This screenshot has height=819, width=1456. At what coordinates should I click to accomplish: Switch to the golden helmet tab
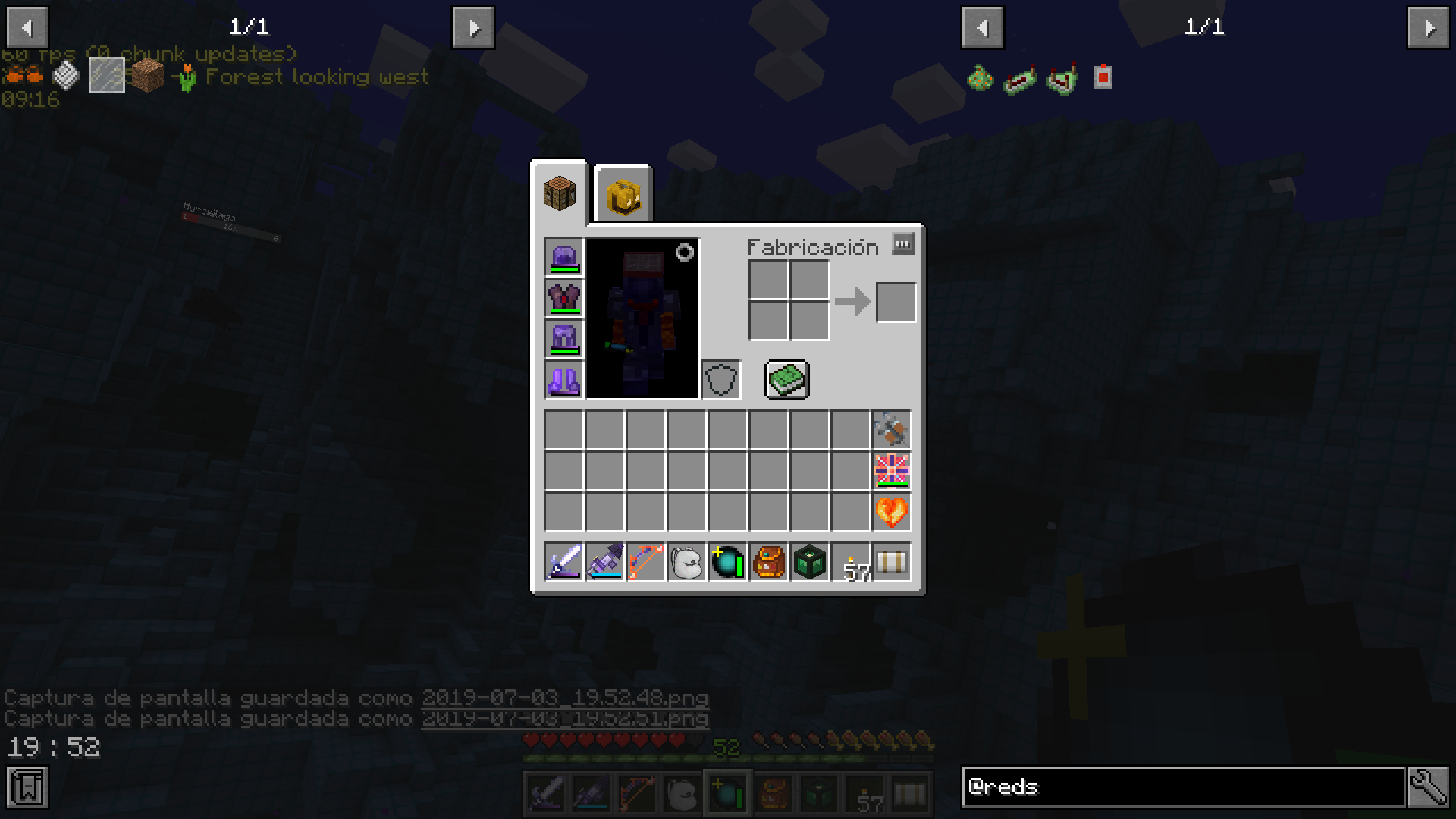pos(622,193)
